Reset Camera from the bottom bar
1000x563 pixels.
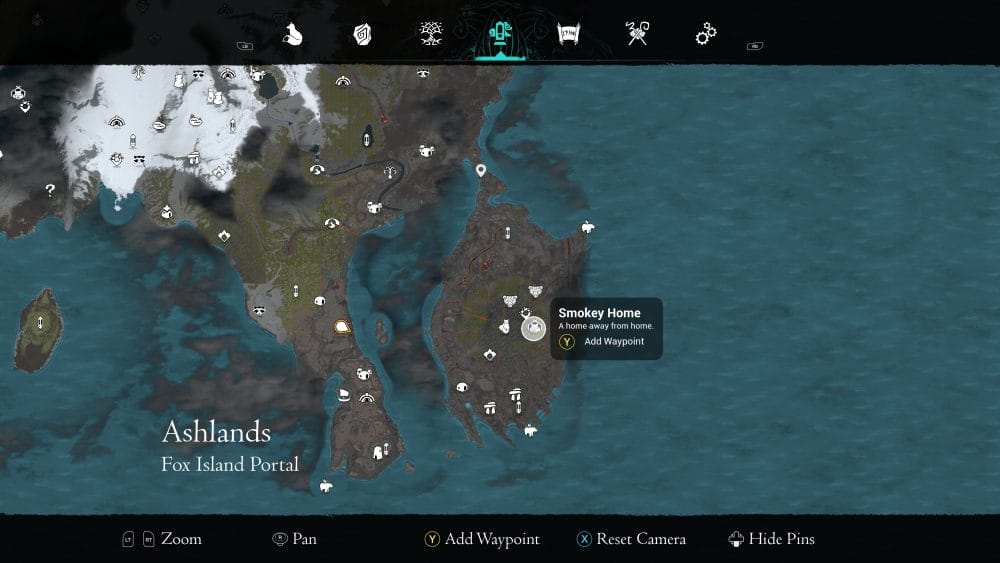[x=631, y=539]
